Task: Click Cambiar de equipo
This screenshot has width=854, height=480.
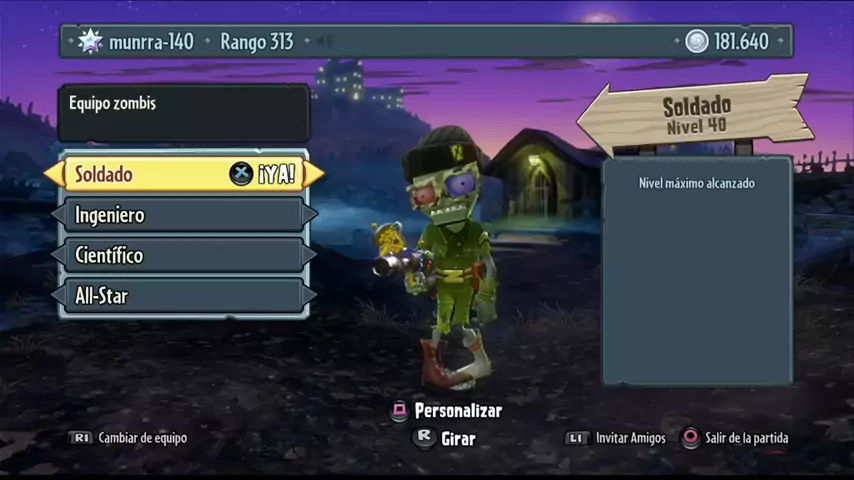Action: 128,438
